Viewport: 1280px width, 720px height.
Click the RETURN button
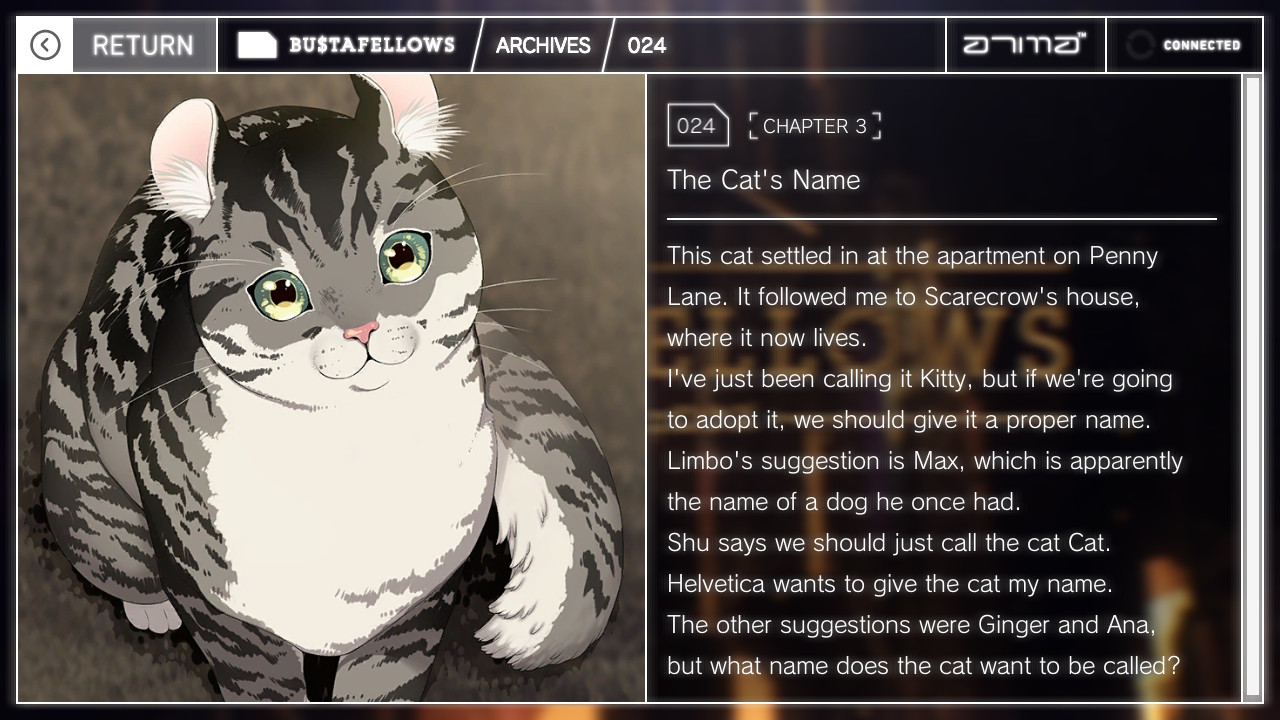click(x=143, y=45)
